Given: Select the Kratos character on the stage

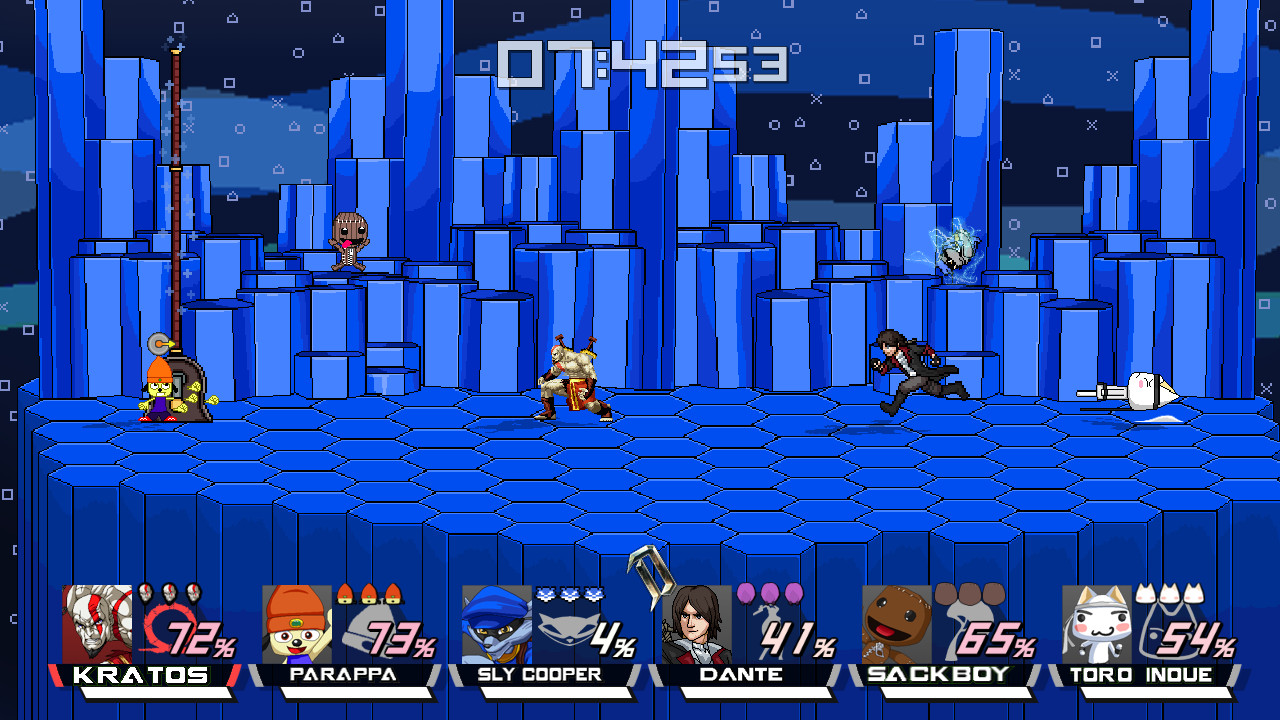Looking at the screenshot, I should 570,380.
